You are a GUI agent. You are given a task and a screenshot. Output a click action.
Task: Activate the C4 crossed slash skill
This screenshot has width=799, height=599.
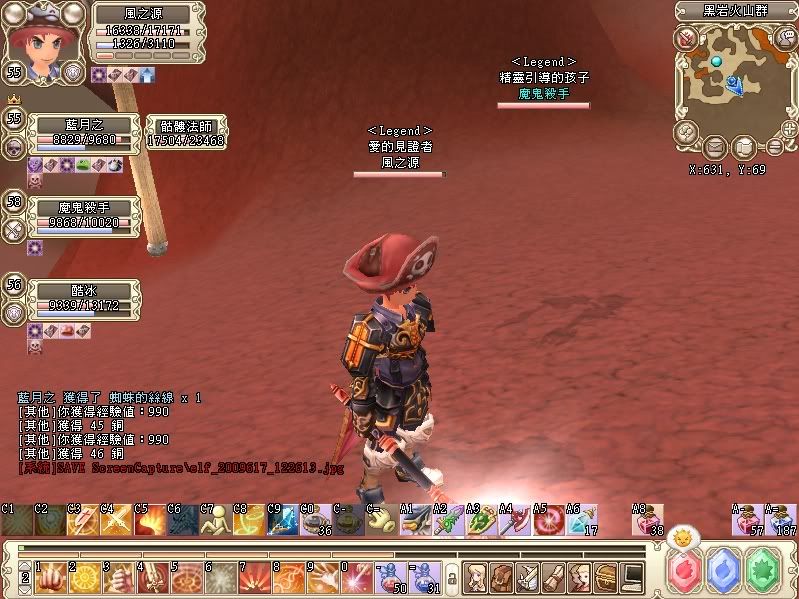(116, 520)
